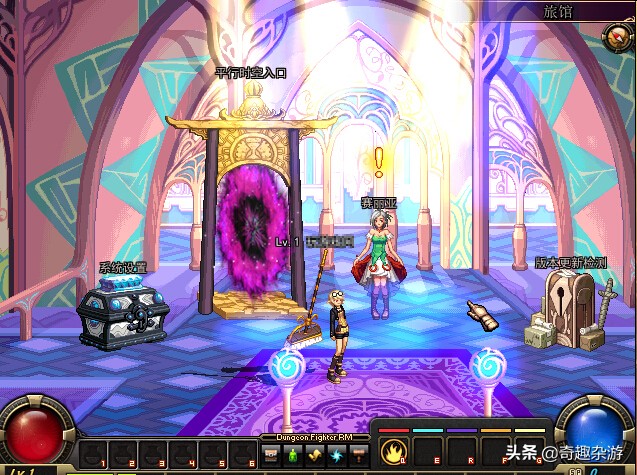Activate the flame skill in the skill bar
This screenshot has width=637, height=475.
(392, 451)
